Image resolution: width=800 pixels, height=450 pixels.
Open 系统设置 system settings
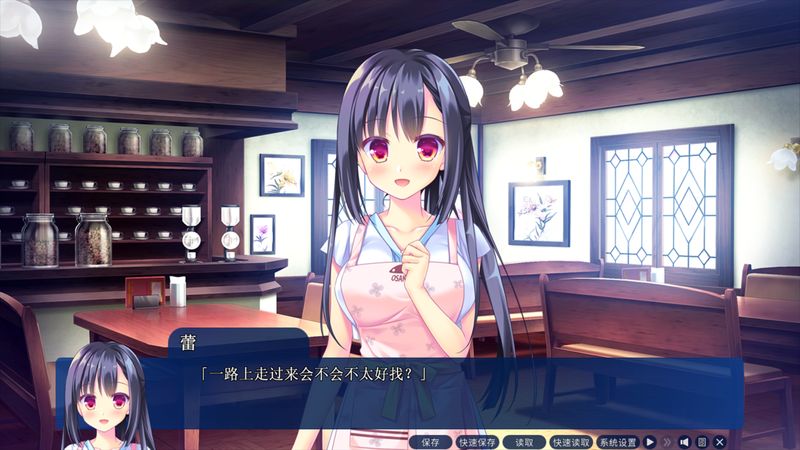point(618,442)
